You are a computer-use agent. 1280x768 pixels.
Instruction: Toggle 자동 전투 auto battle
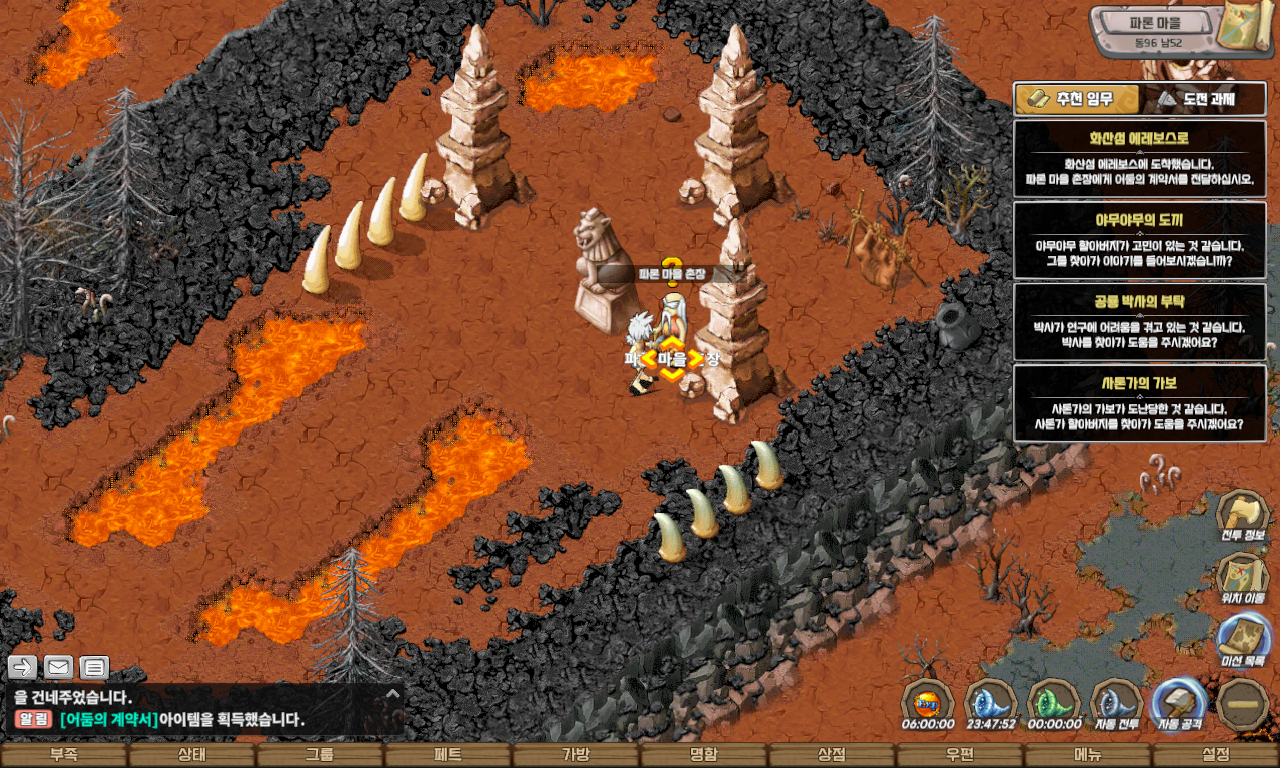(1117, 703)
